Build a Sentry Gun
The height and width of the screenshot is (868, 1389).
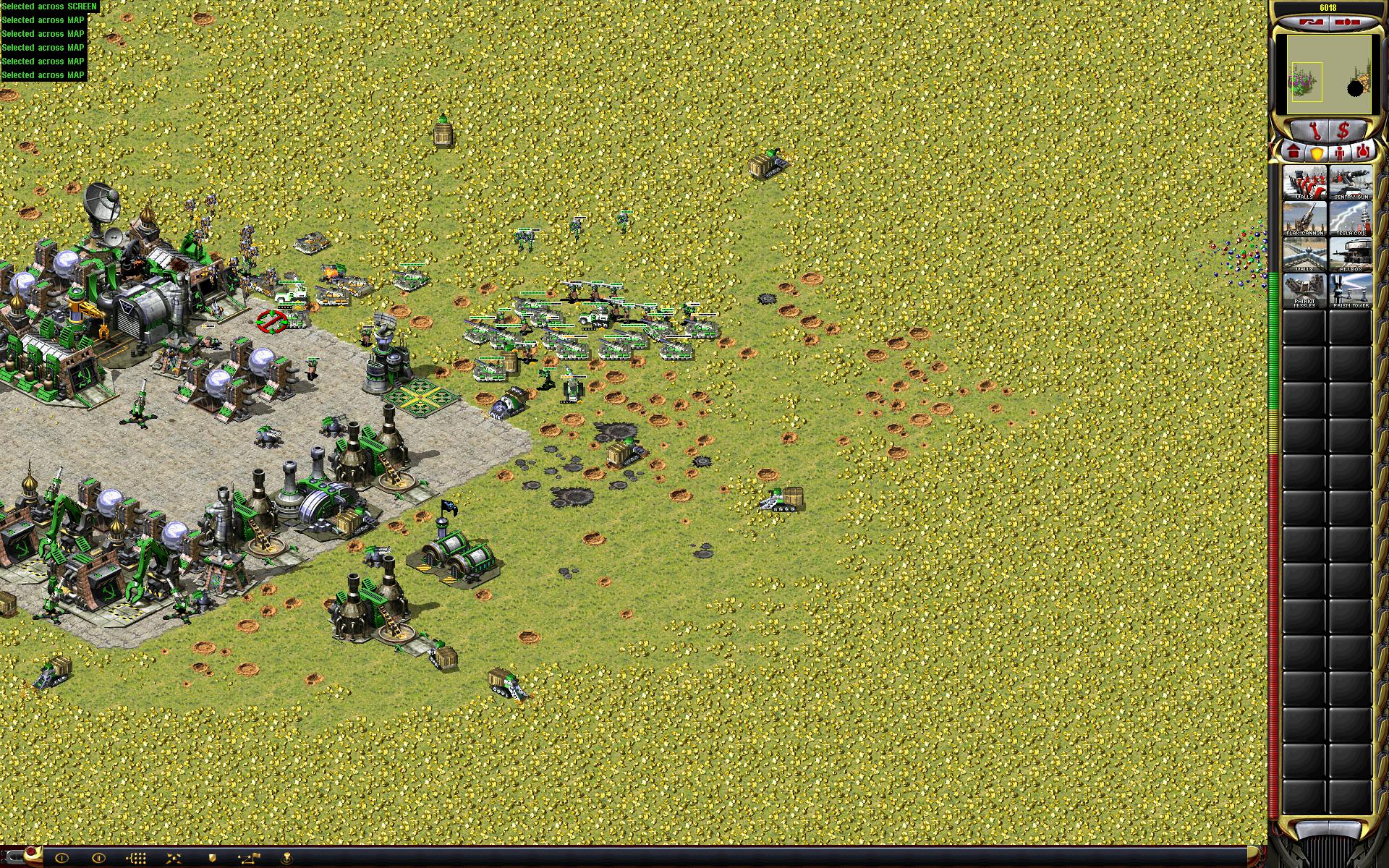pos(1350,182)
